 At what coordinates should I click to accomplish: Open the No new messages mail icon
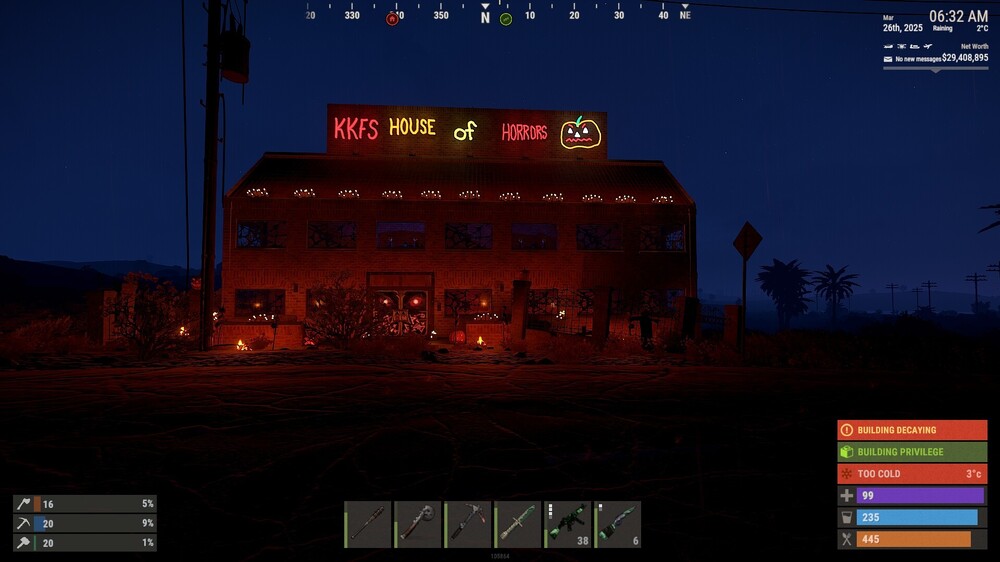888,59
